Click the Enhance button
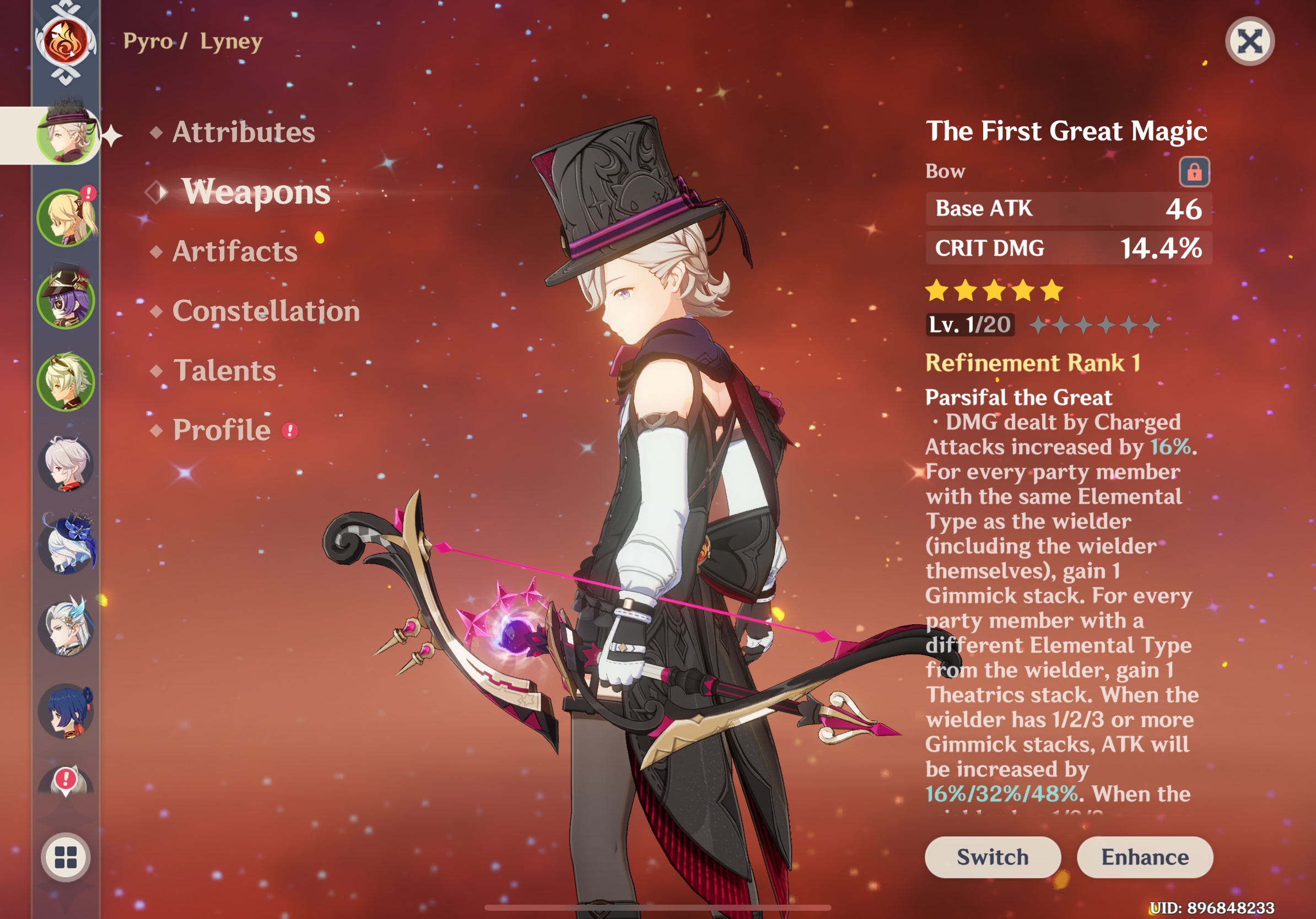The height and width of the screenshot is (919, 1316). (x=1145, y=857)
